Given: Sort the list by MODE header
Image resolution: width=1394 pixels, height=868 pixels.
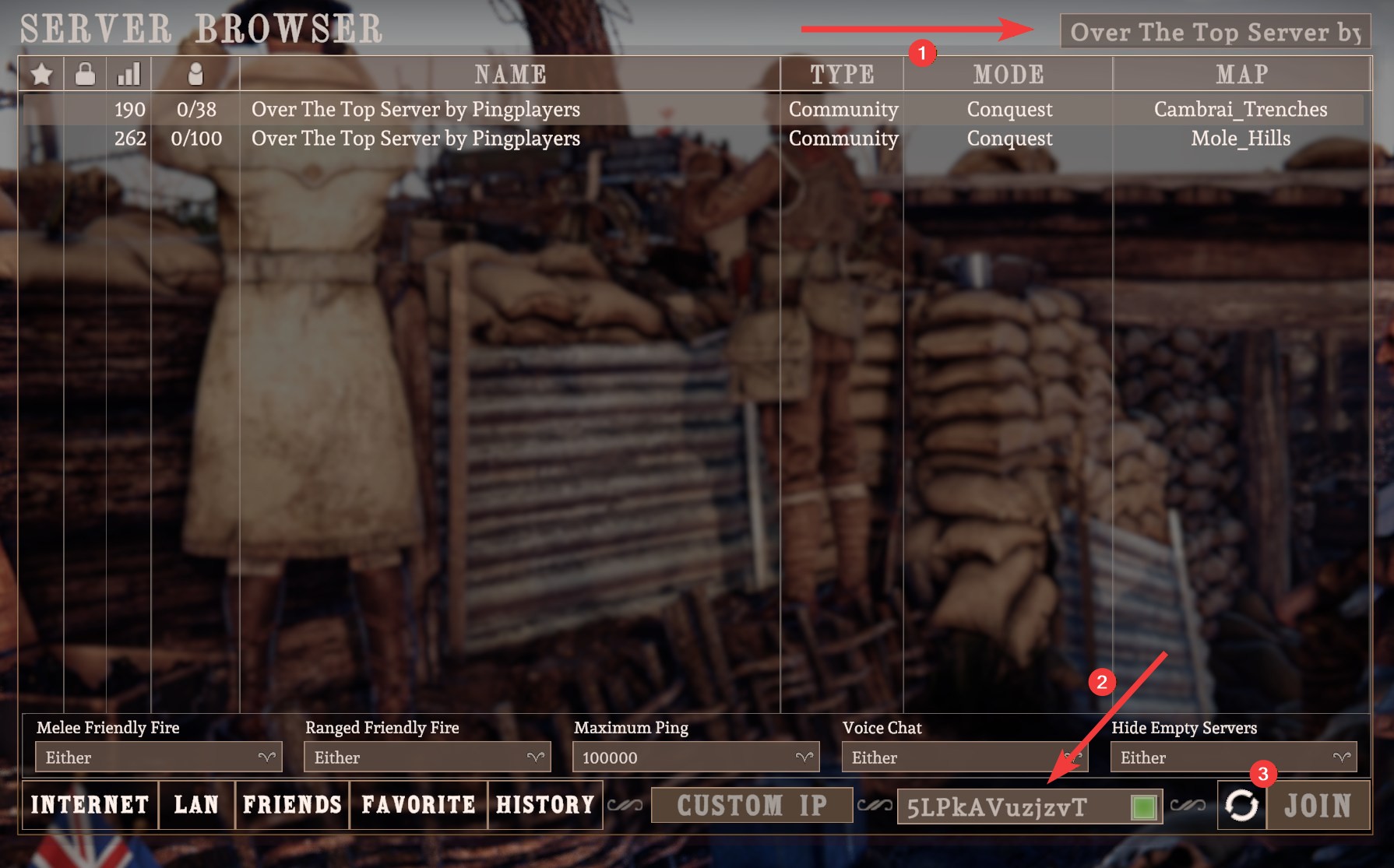Looking at the screenshot, I should [1008, 75].
